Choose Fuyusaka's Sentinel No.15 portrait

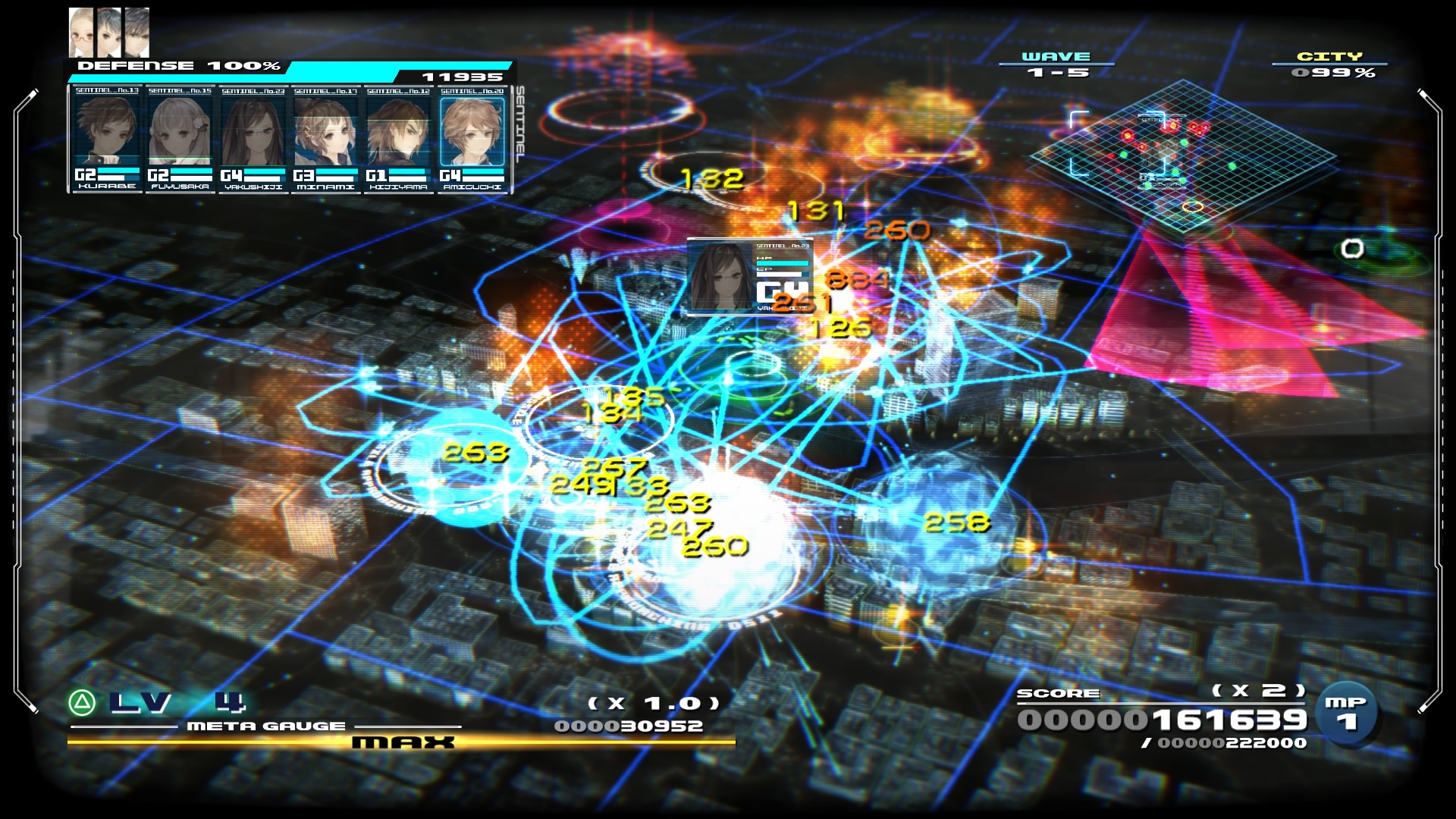coord(180,130)
